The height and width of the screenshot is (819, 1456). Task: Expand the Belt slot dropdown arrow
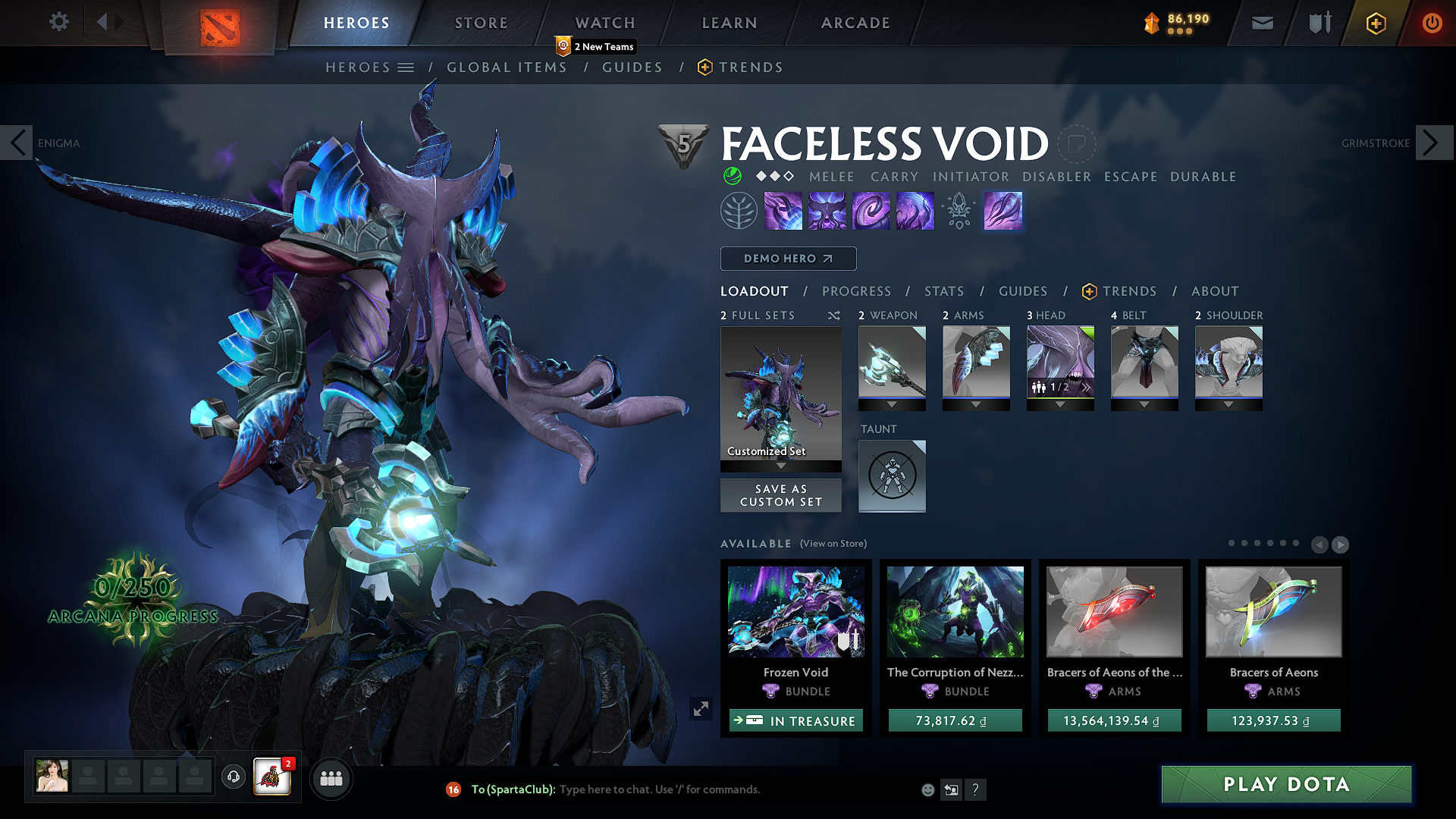(1144, 404)
